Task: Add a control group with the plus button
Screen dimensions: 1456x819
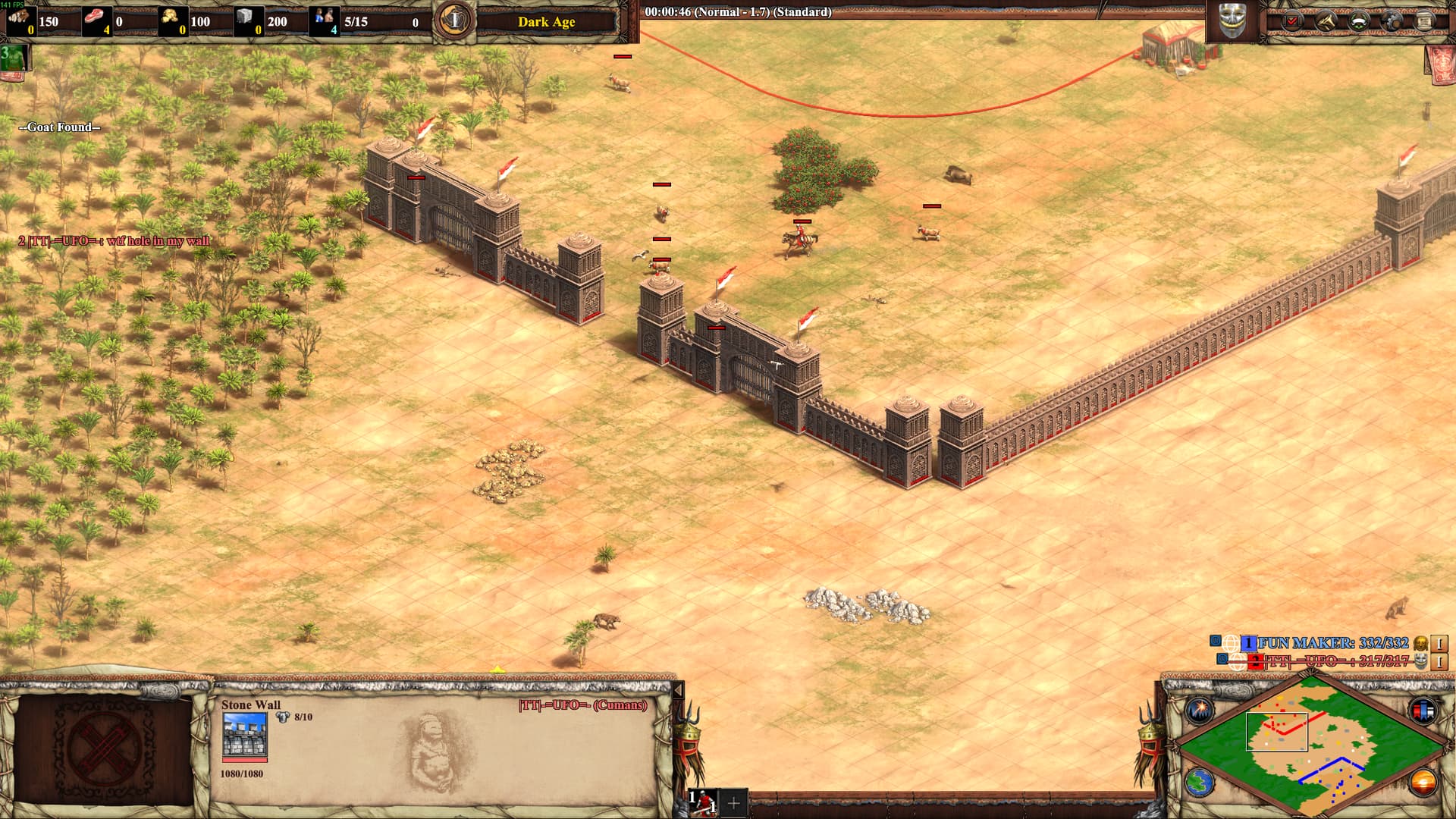Action: point(733,802)
